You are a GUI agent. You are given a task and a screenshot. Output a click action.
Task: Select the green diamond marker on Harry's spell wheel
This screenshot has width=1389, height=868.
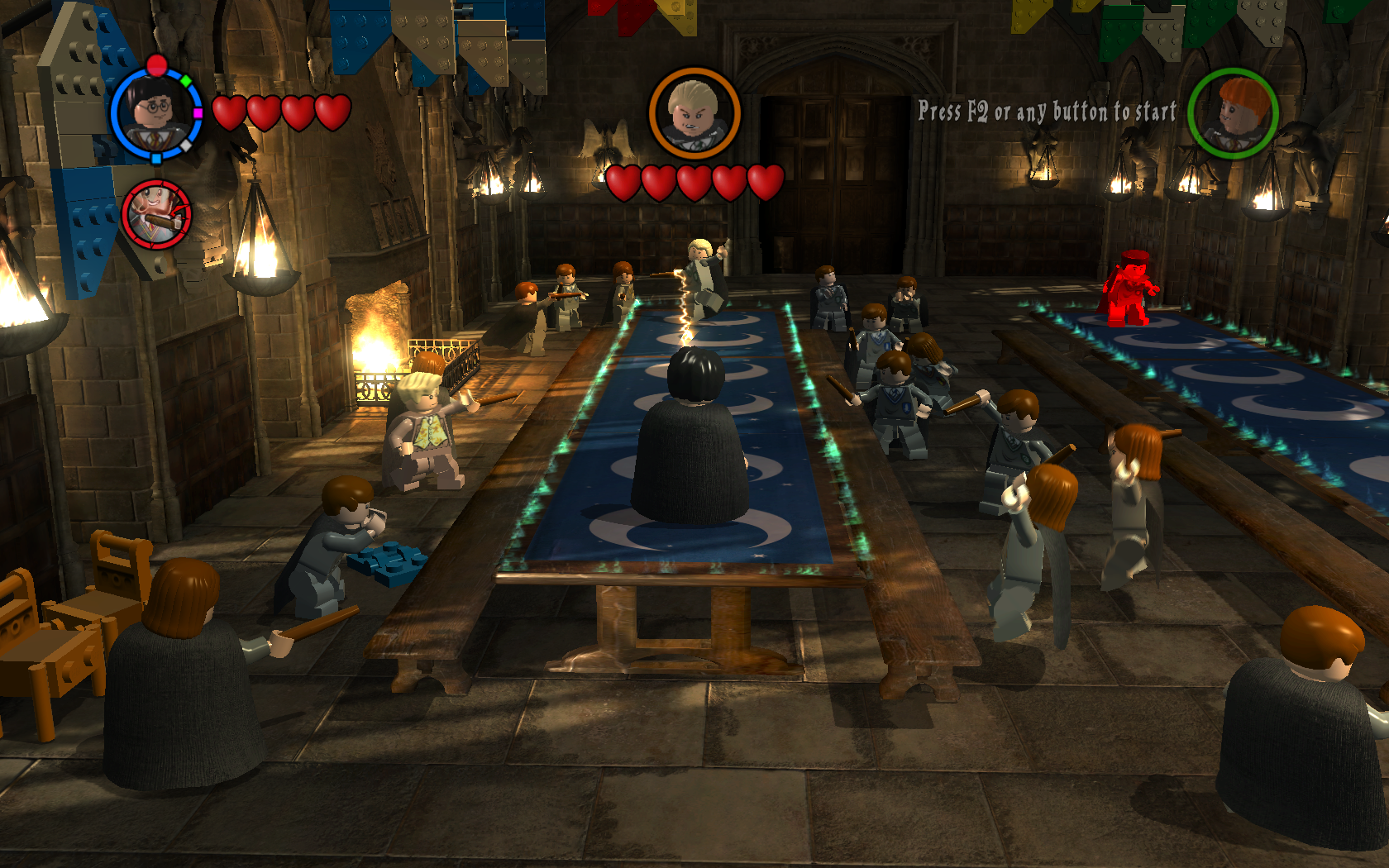pyautogui.click(x=185, y=81)
